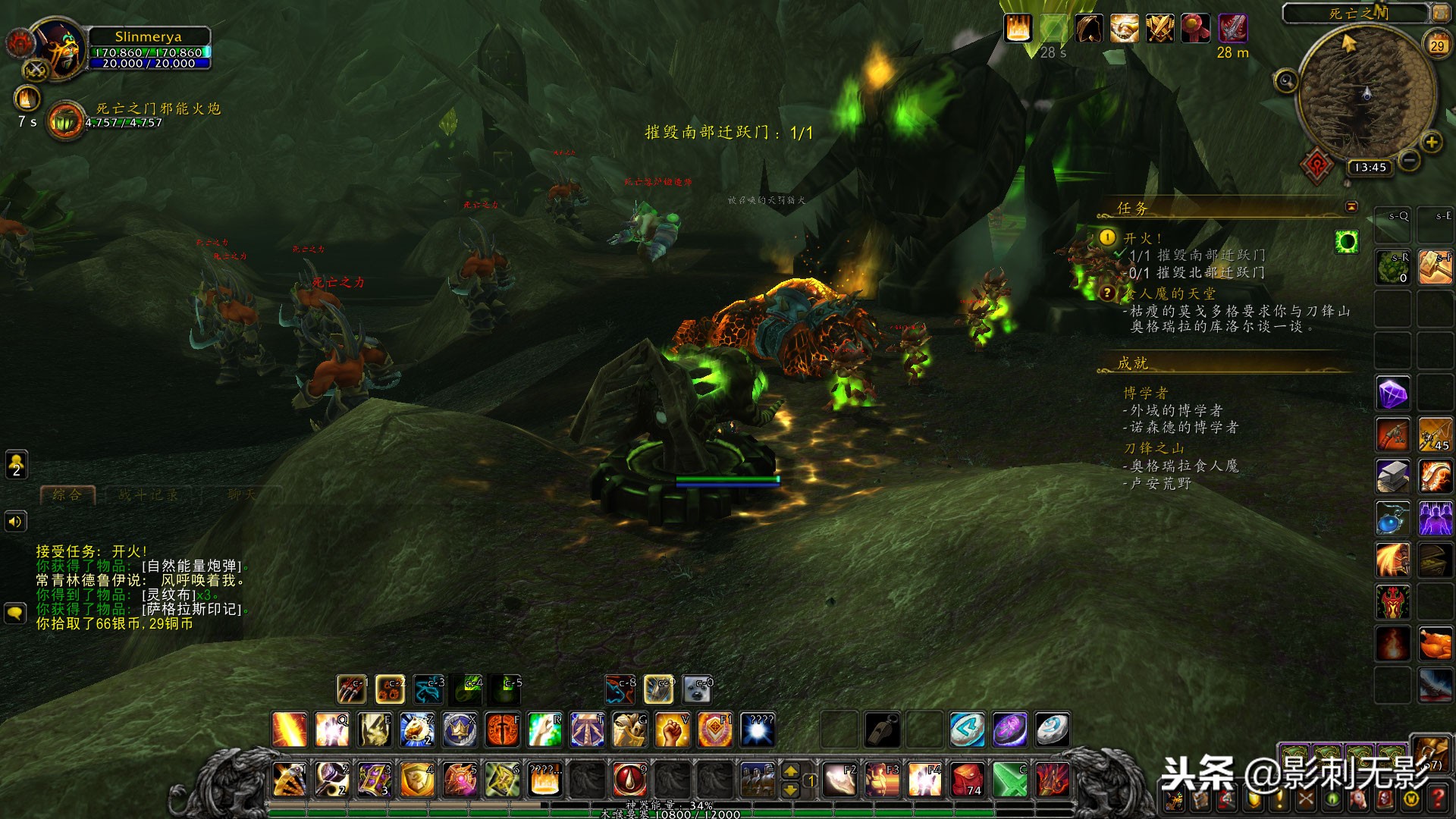Switch to the 综合 chat tab

click(67, 495)
